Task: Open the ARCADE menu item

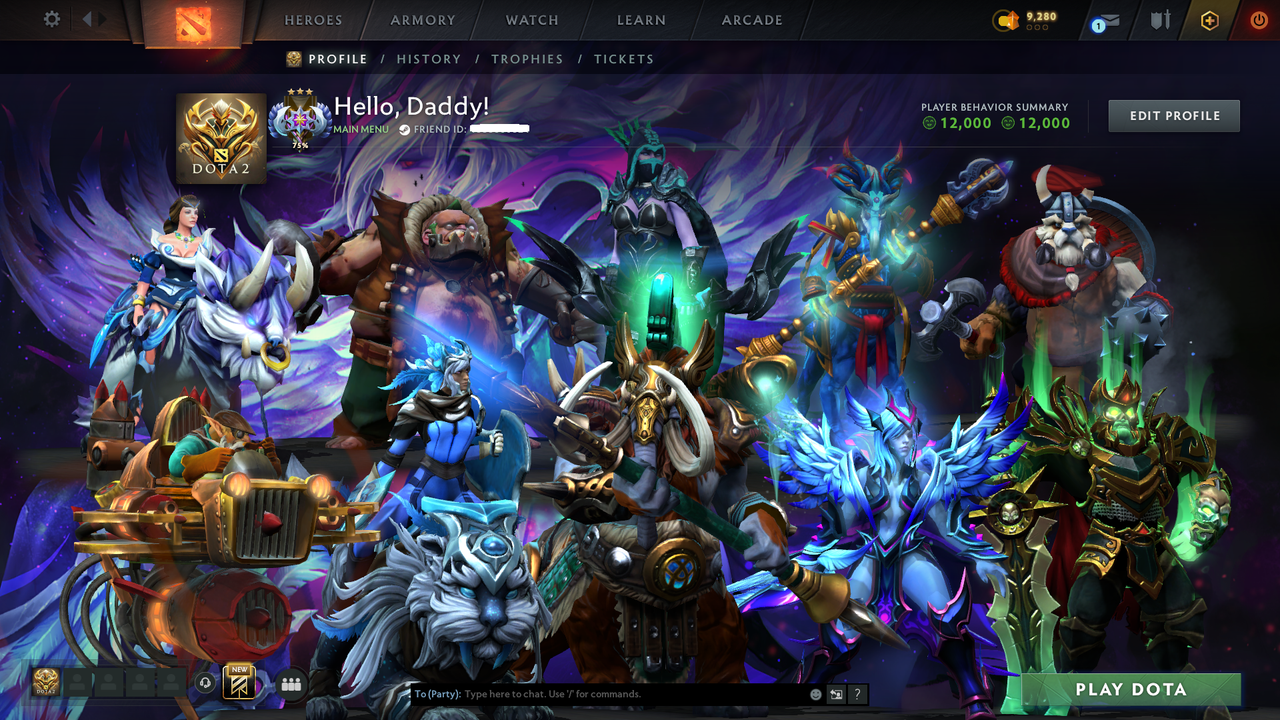Action: [x=751, y=20]
